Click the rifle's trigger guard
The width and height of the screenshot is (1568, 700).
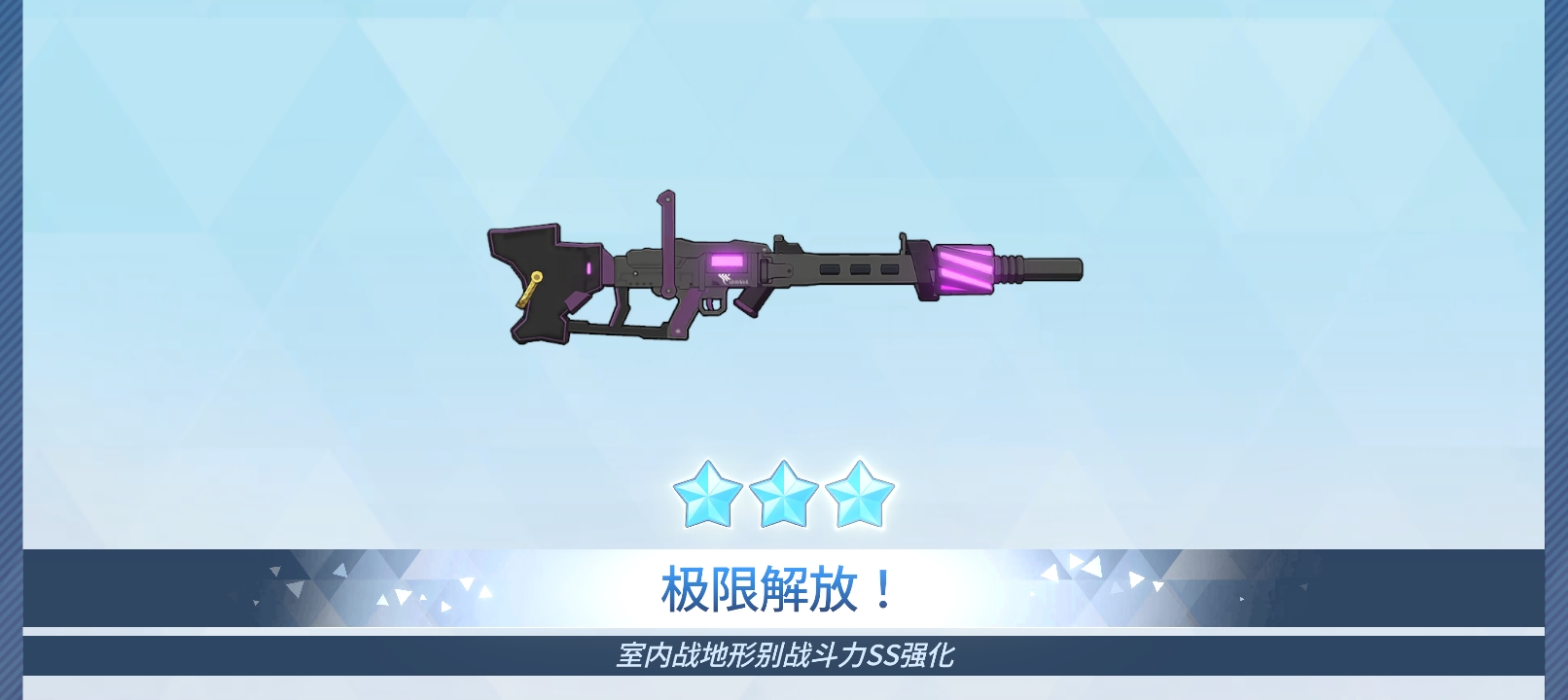(x=712, y=306)
